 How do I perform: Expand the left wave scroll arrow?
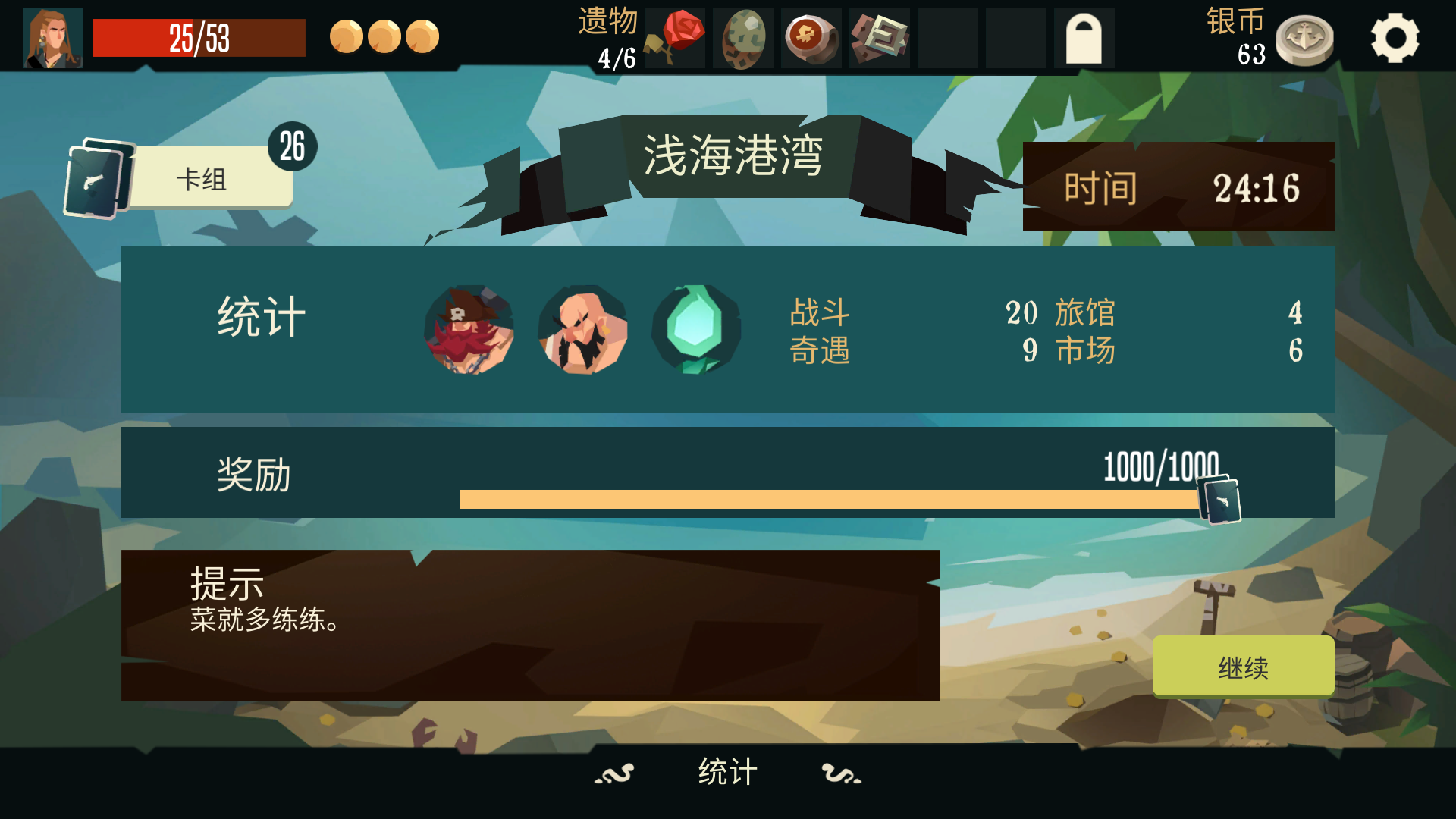pos(613,773)
